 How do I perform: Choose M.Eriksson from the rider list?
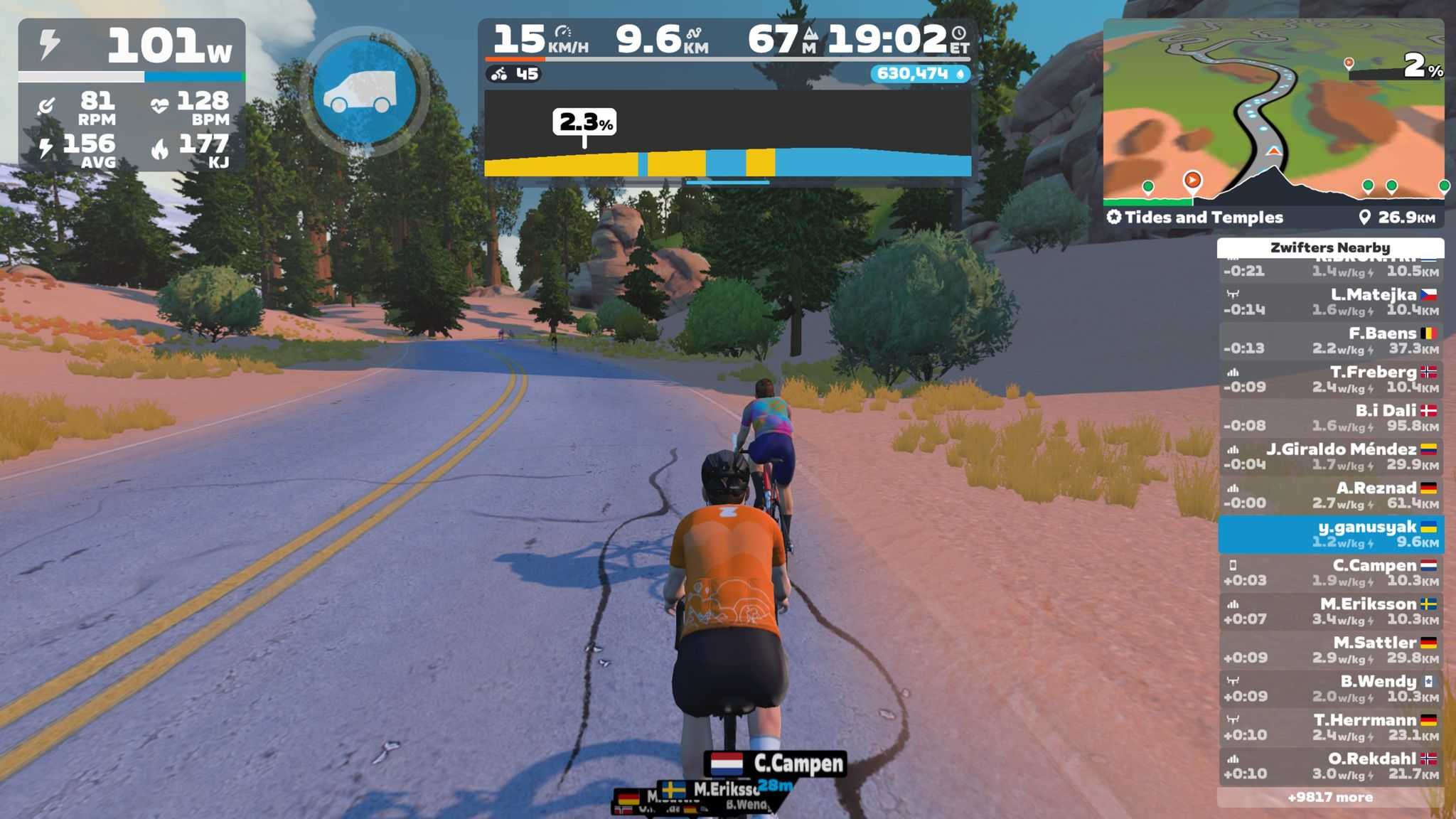1330,611
